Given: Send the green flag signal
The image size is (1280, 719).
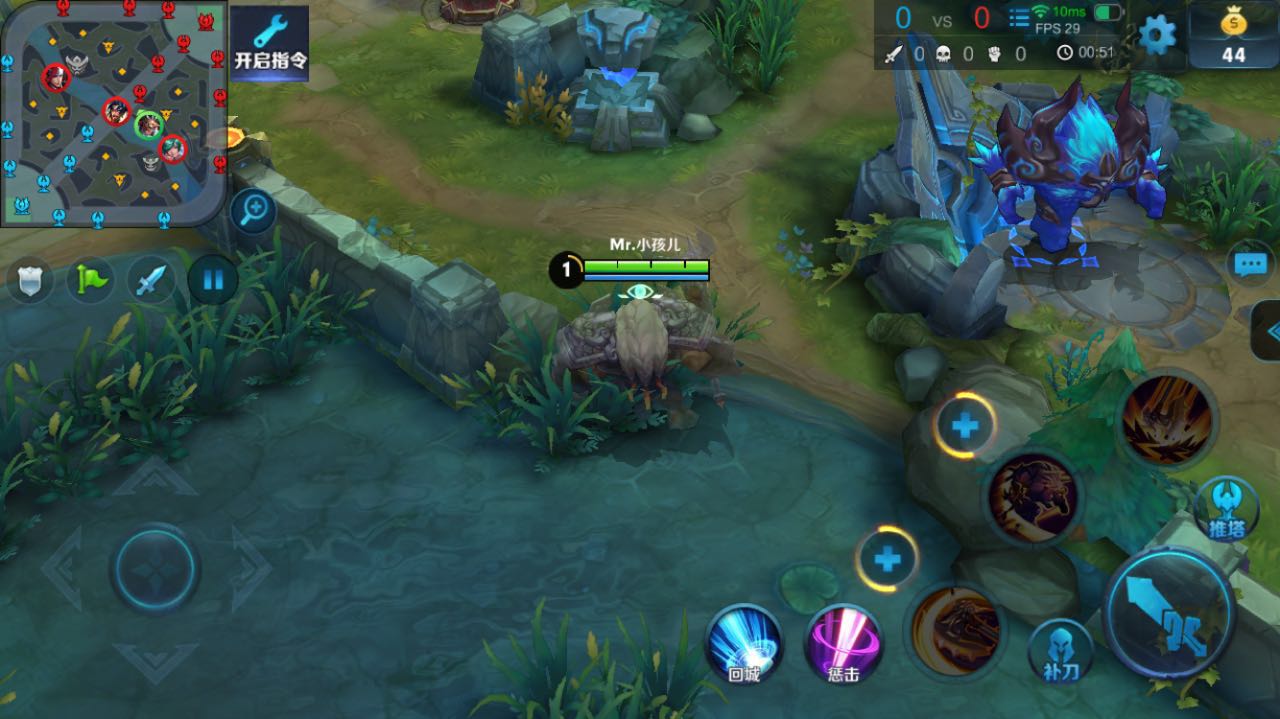Looking at the screenshot, I should [90, 280].
